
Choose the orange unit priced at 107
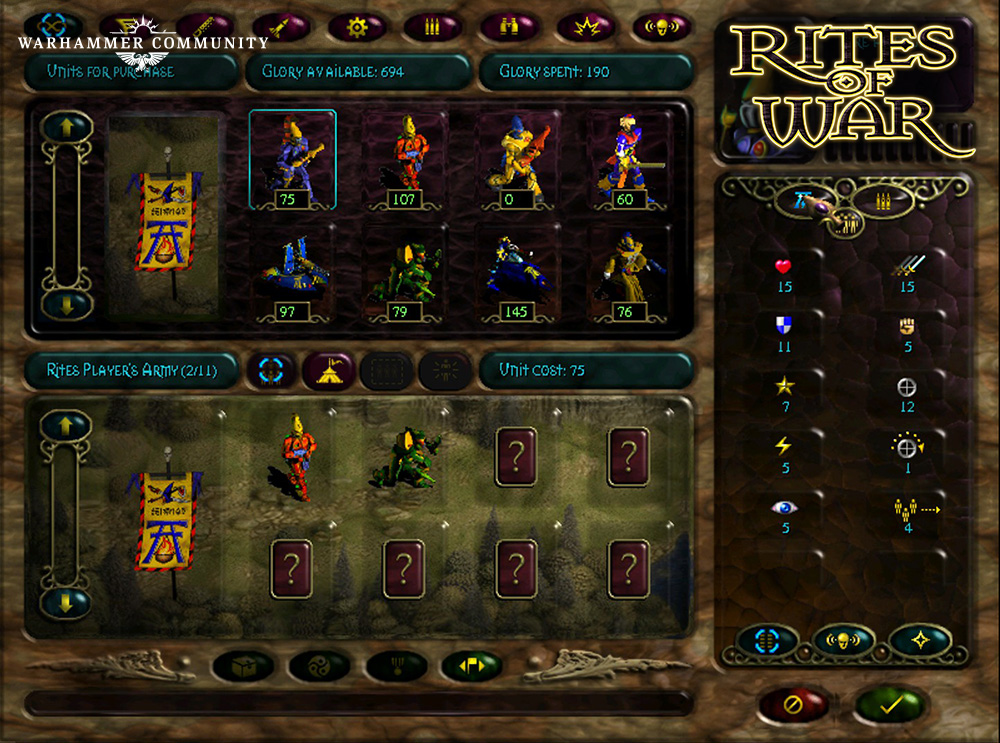point(404,160)
